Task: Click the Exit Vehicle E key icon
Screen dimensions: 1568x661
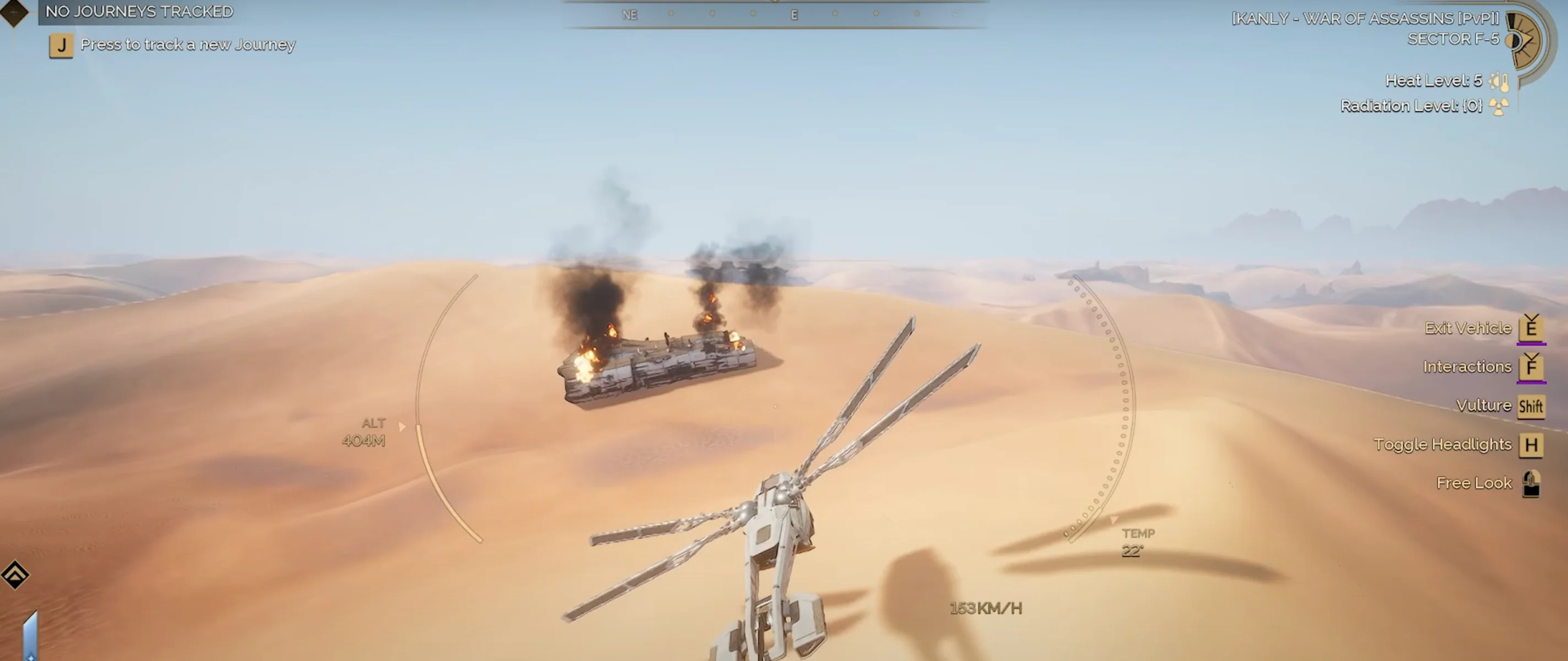Action: click(1532, 329)
